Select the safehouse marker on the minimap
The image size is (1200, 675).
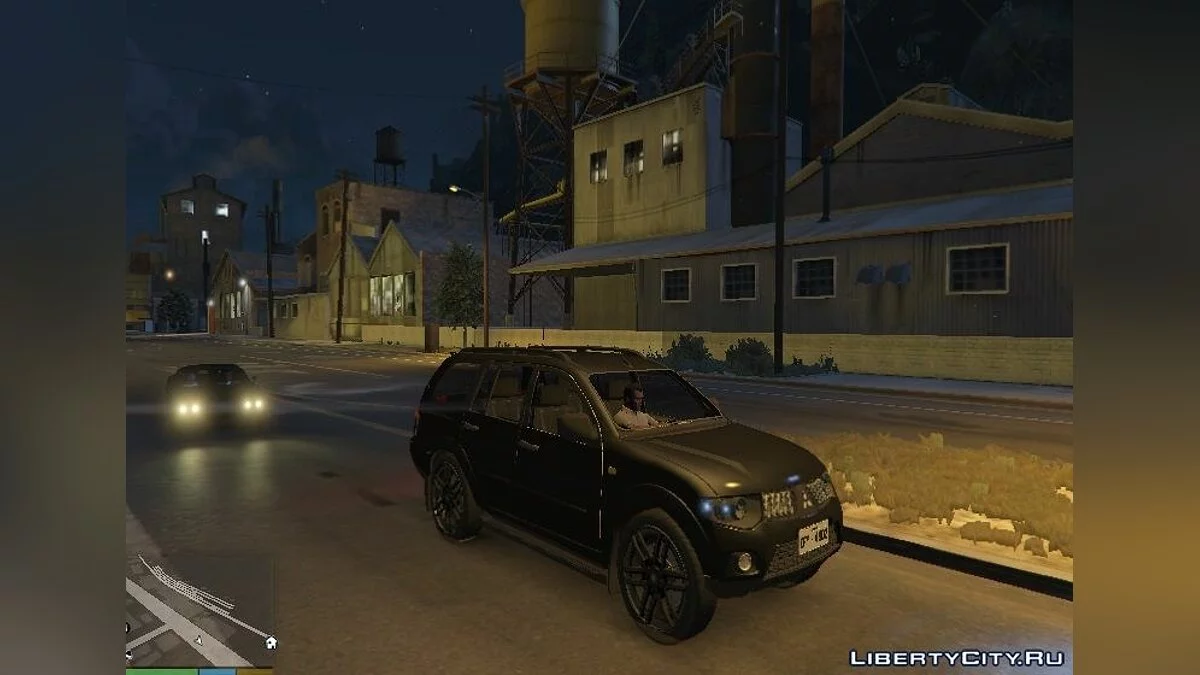(271, 642)
